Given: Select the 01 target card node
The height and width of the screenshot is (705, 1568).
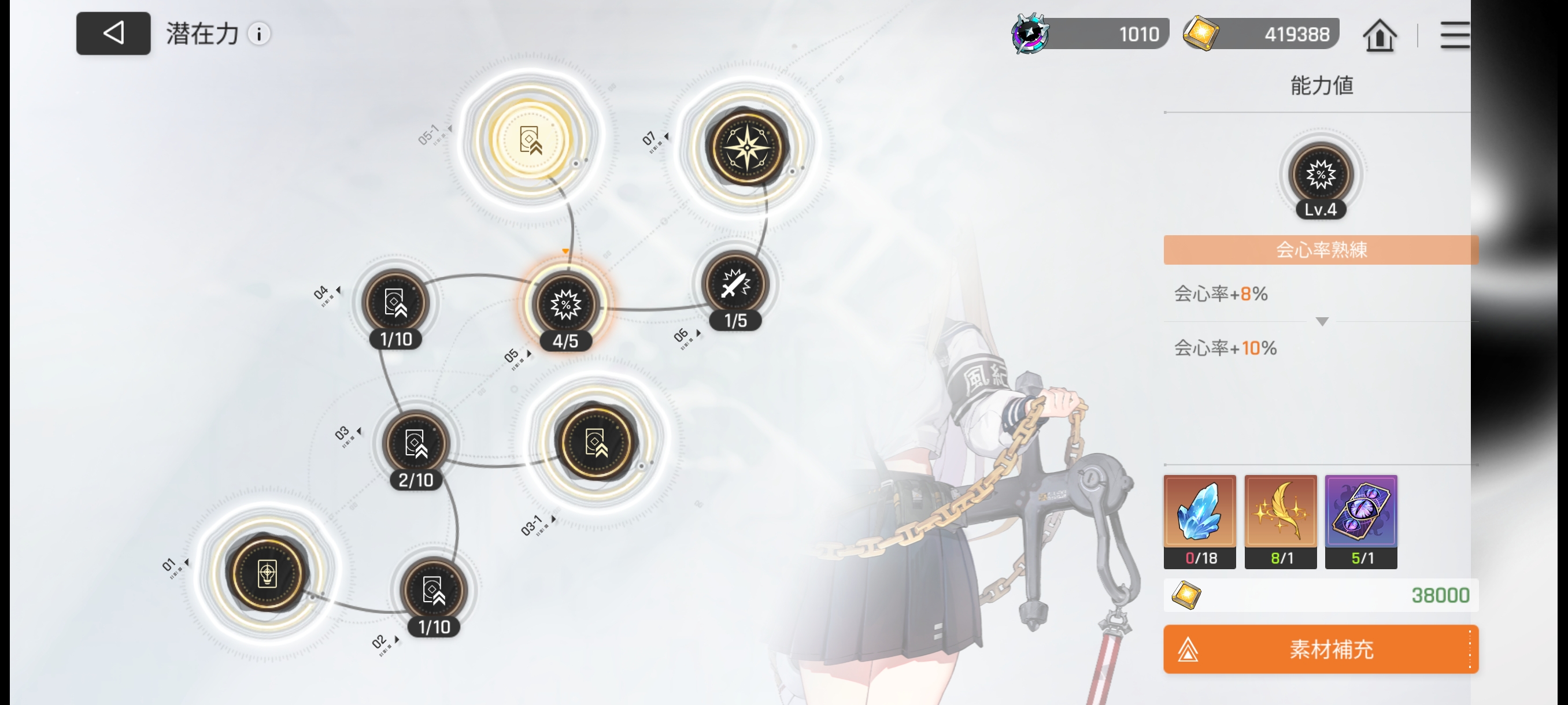Looking at the screenshot, I should pyautogui.click(x=267, y=573).
